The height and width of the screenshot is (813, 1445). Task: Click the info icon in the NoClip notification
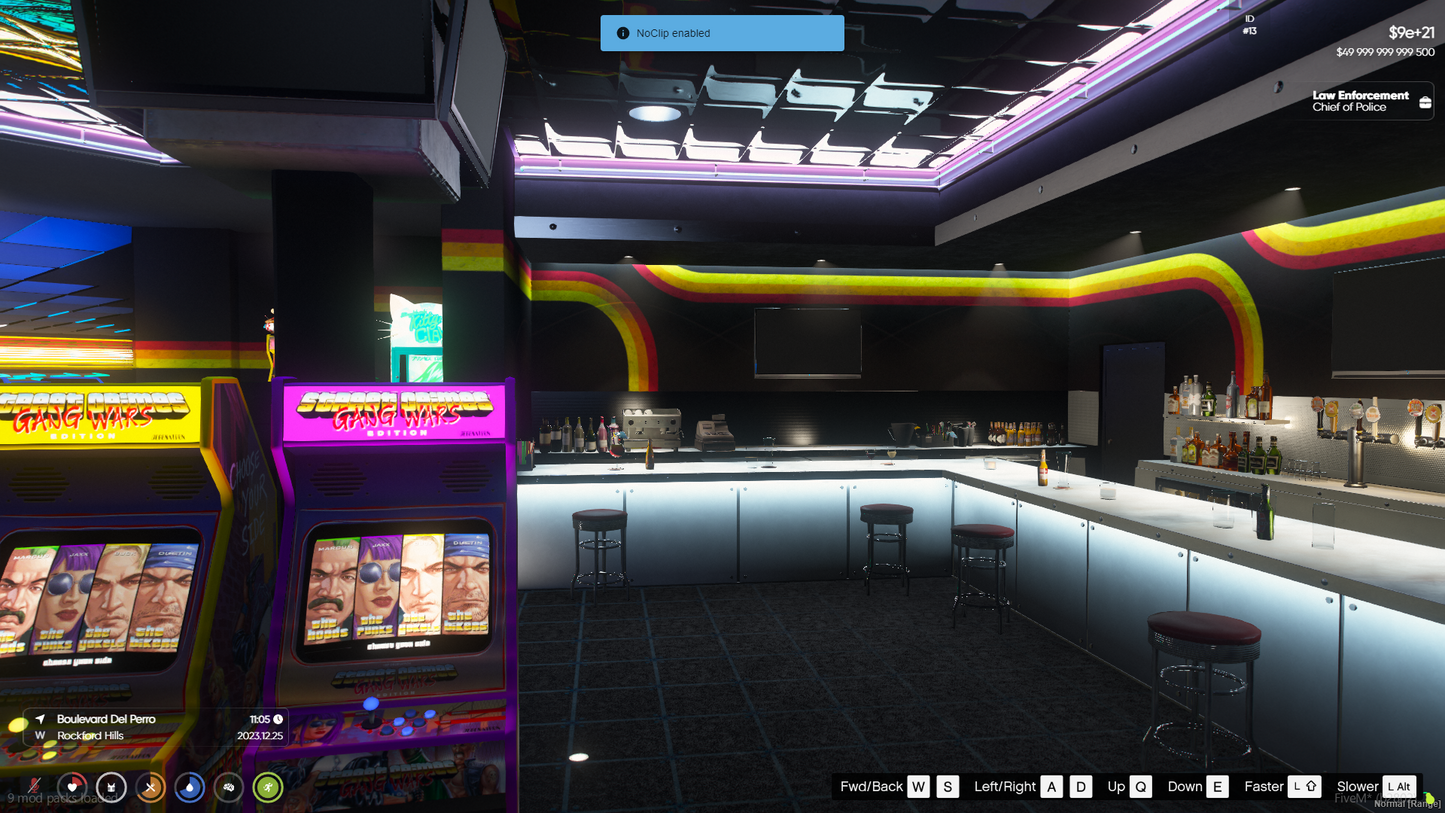click(x=623, y=33)
